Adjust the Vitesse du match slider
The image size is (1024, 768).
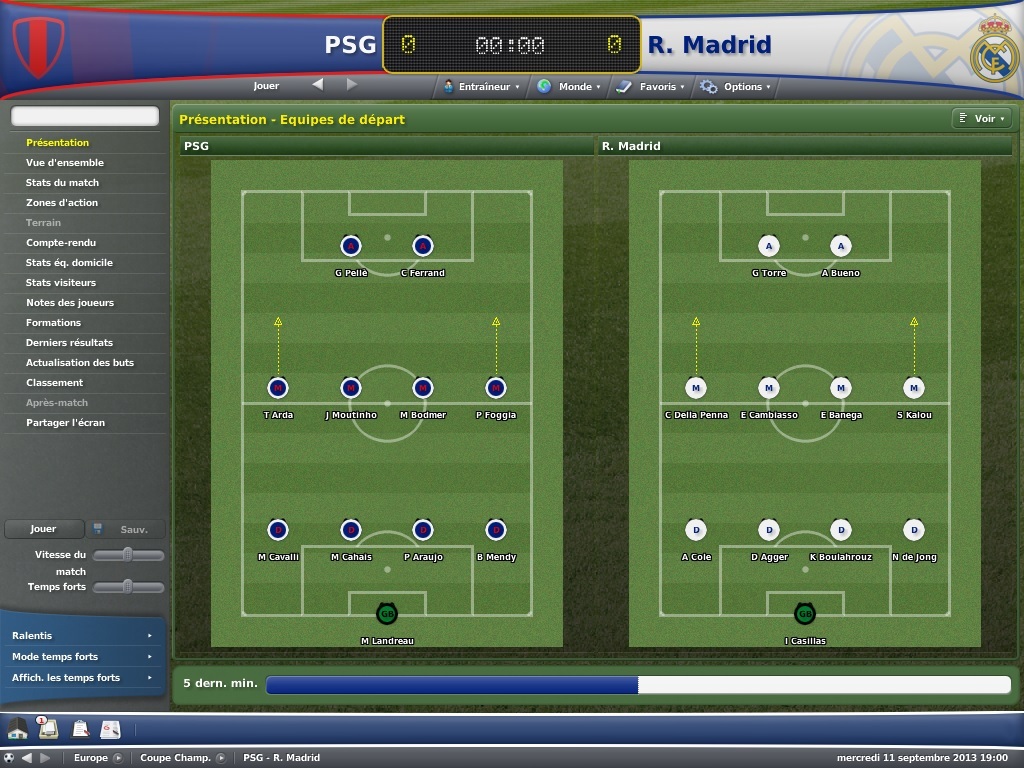[128, 555]
